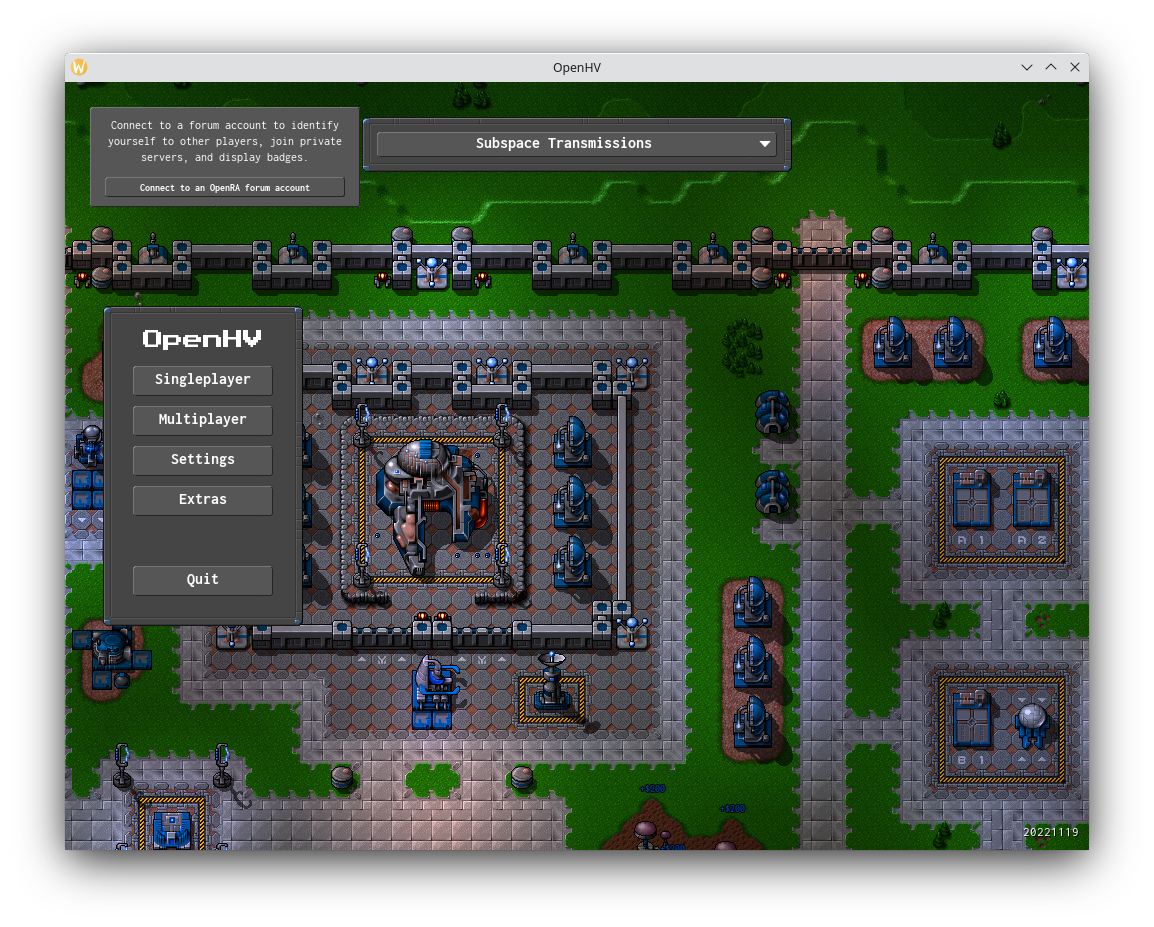Minimize the OpenHV window
The height and width of the screenshot is (927, 1154).
click(1027, 67)
